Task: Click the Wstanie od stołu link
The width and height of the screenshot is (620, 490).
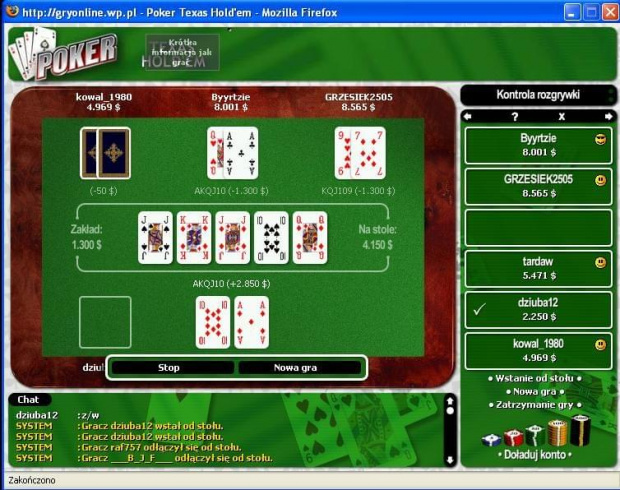Action: (x=538, y=379)
